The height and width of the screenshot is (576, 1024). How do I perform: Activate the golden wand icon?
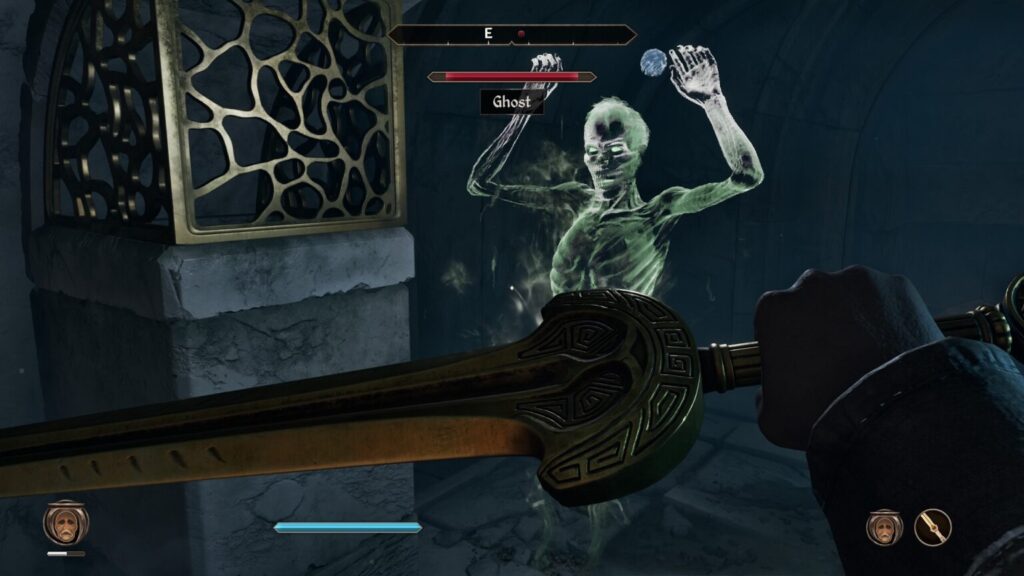pos(932,526)
